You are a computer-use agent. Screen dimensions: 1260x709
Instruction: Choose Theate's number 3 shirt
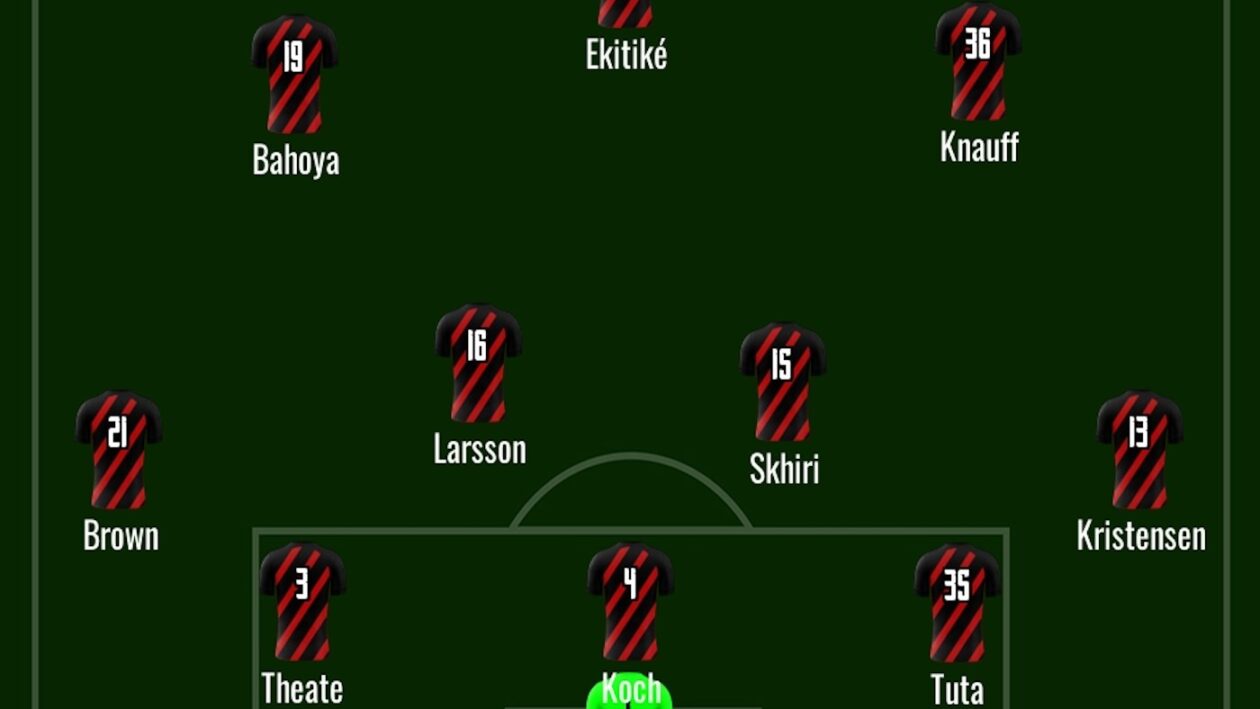click(302, 602)
